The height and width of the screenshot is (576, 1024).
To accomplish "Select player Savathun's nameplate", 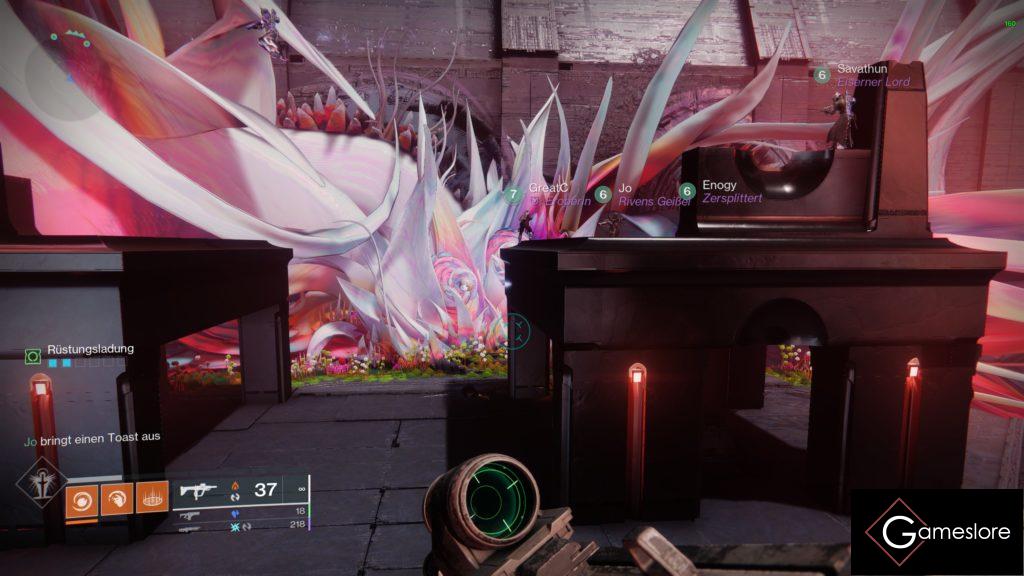I will coord(862,75).
